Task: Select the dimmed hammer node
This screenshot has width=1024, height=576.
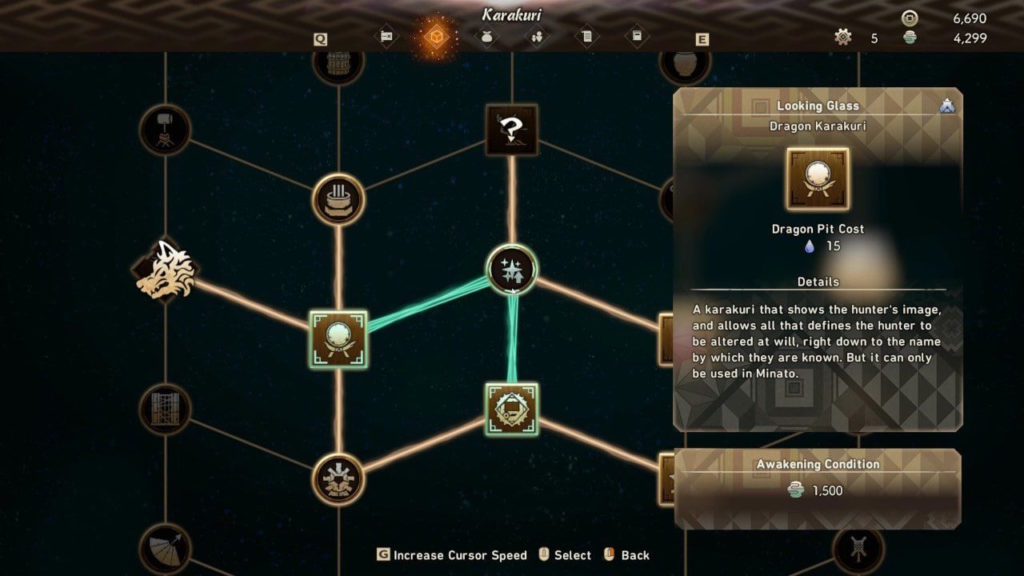Action: pyautogui.click(x=165, y=129)
